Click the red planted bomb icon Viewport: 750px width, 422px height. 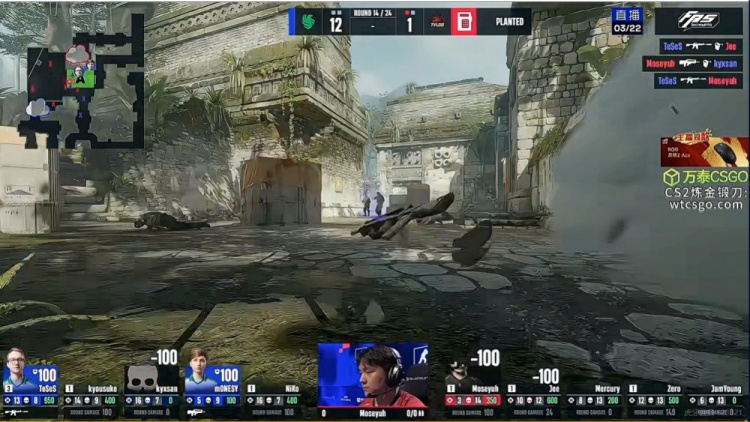[x=464, y=21]
